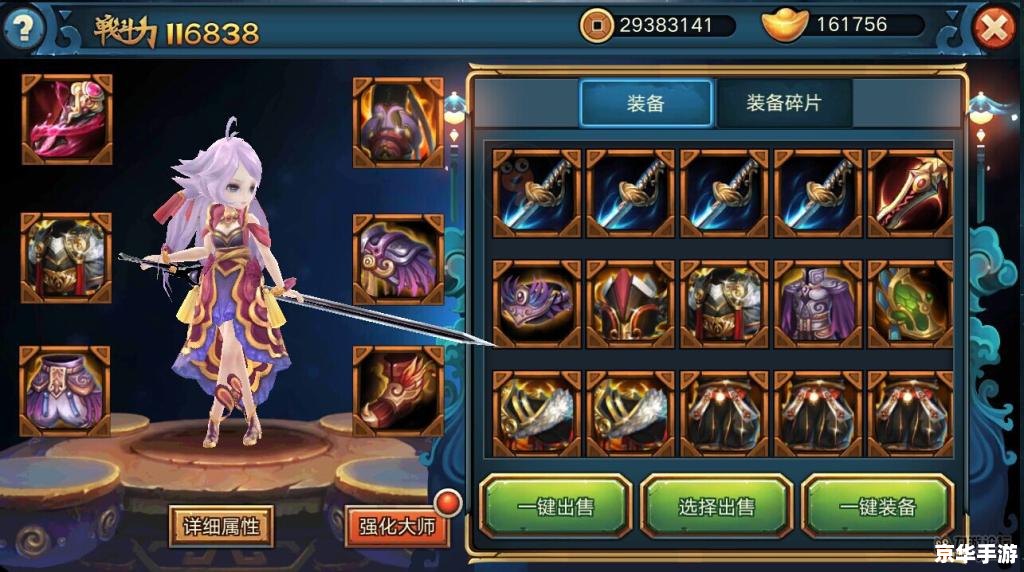
Task: Tap the 一键出售 button
Action: [x=555, y=507]
